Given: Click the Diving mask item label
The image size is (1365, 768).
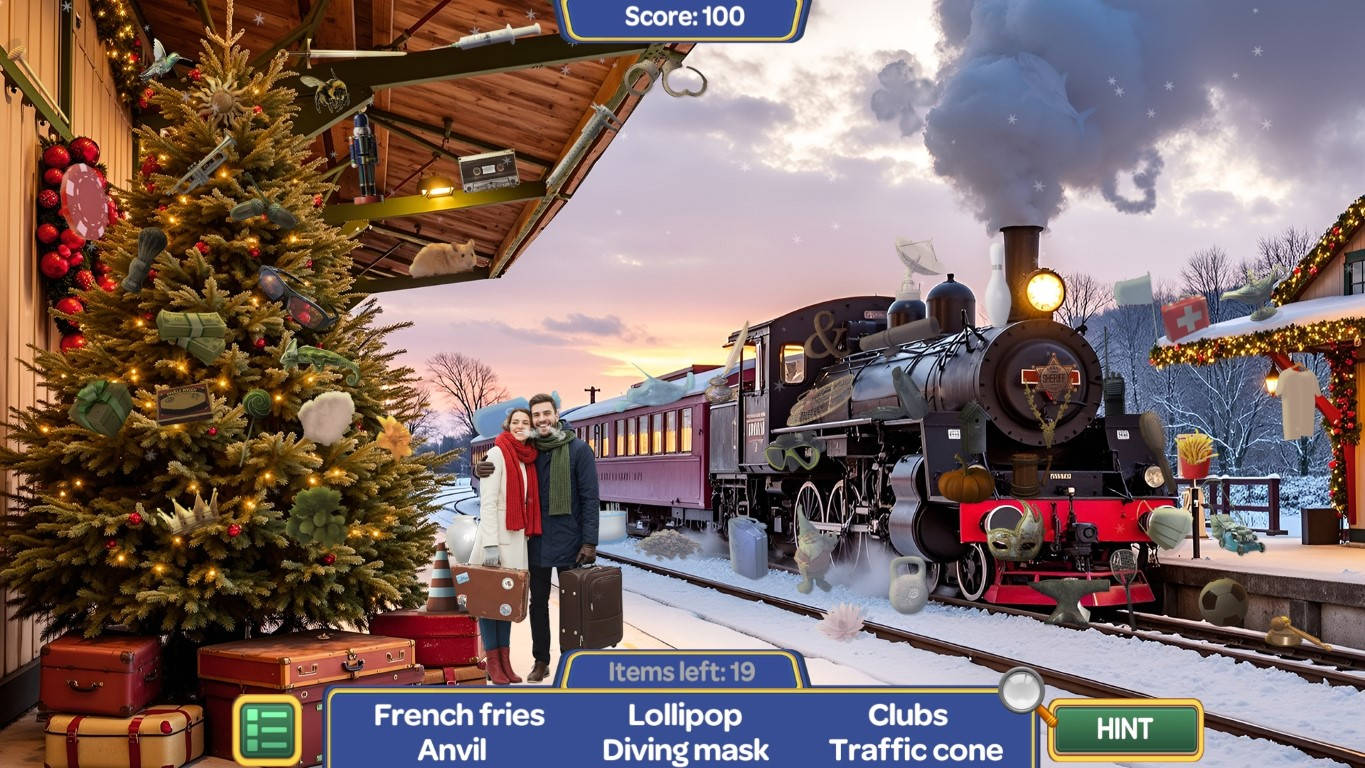Looking at the screenshot, I should click(x=684, y=750).
